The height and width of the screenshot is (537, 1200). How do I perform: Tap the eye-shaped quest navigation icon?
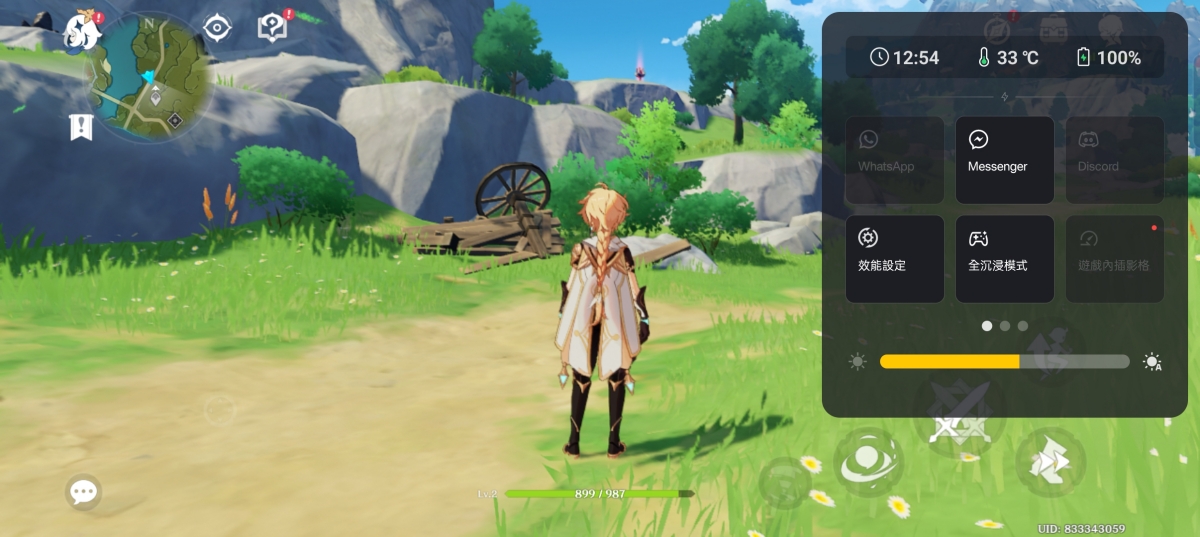click(217, 28)
